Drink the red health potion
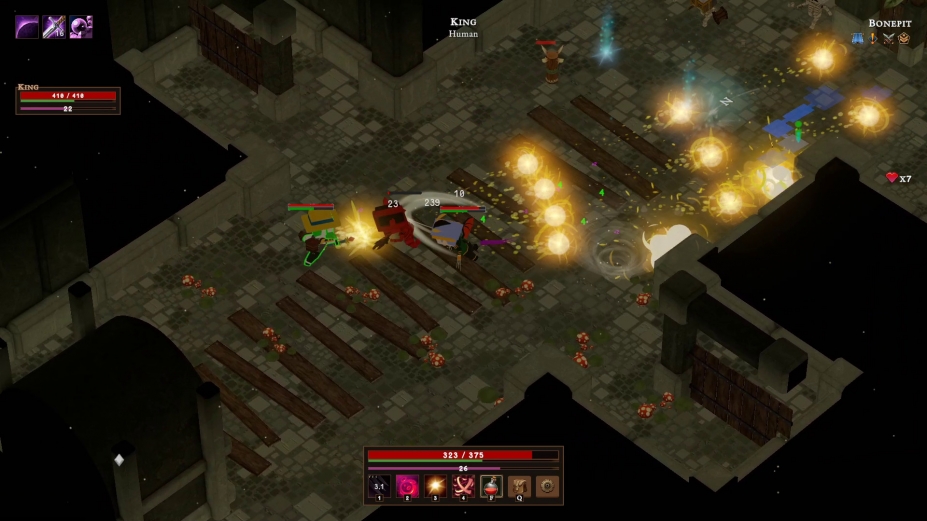Image resolution: width=927 pixels, height=521 pixels. click(491, 486)
